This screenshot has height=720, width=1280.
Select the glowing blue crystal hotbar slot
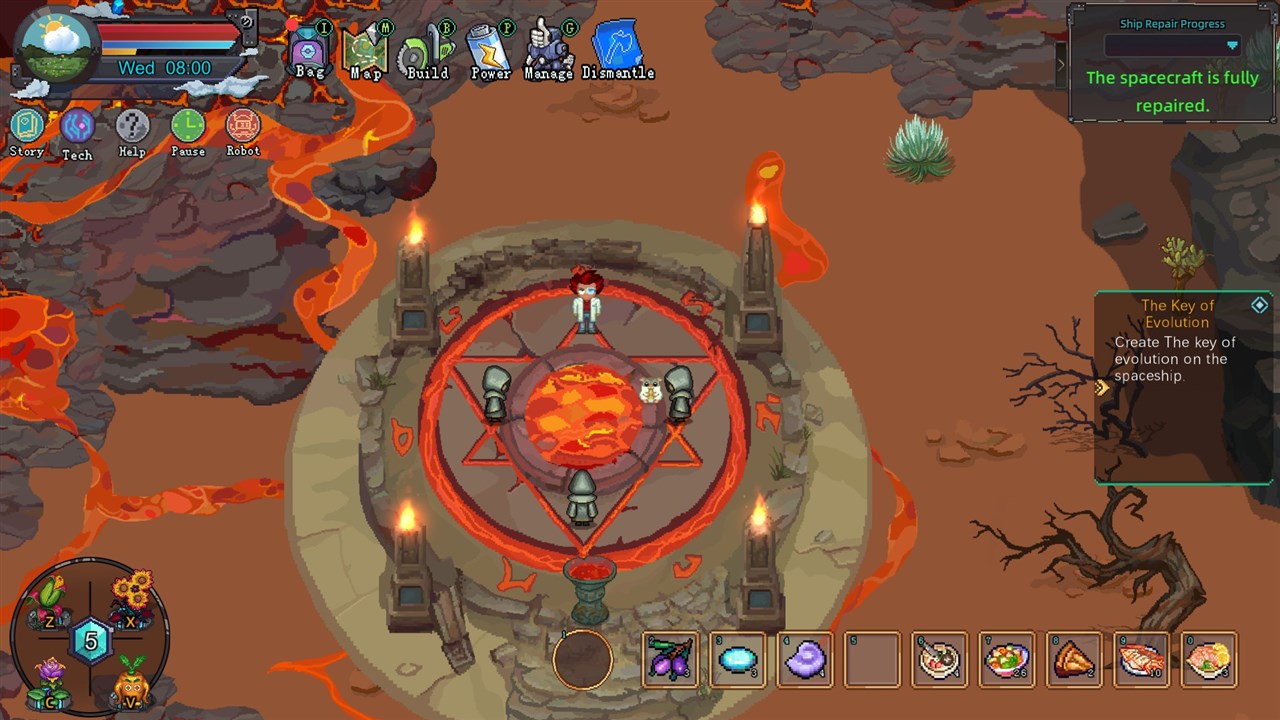click(x=738, y=660)
